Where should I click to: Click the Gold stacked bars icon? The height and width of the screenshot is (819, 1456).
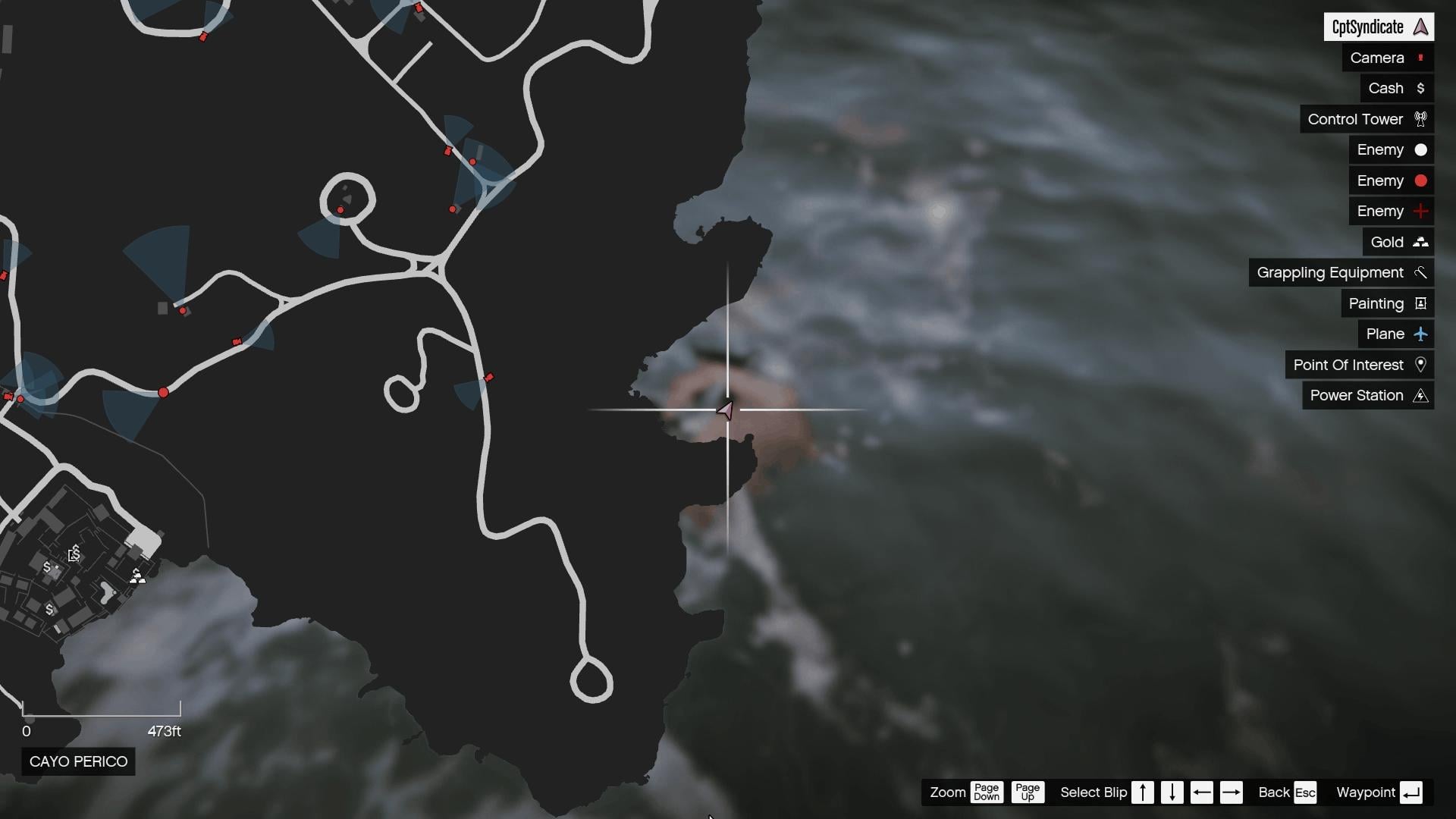(1421, 241)
